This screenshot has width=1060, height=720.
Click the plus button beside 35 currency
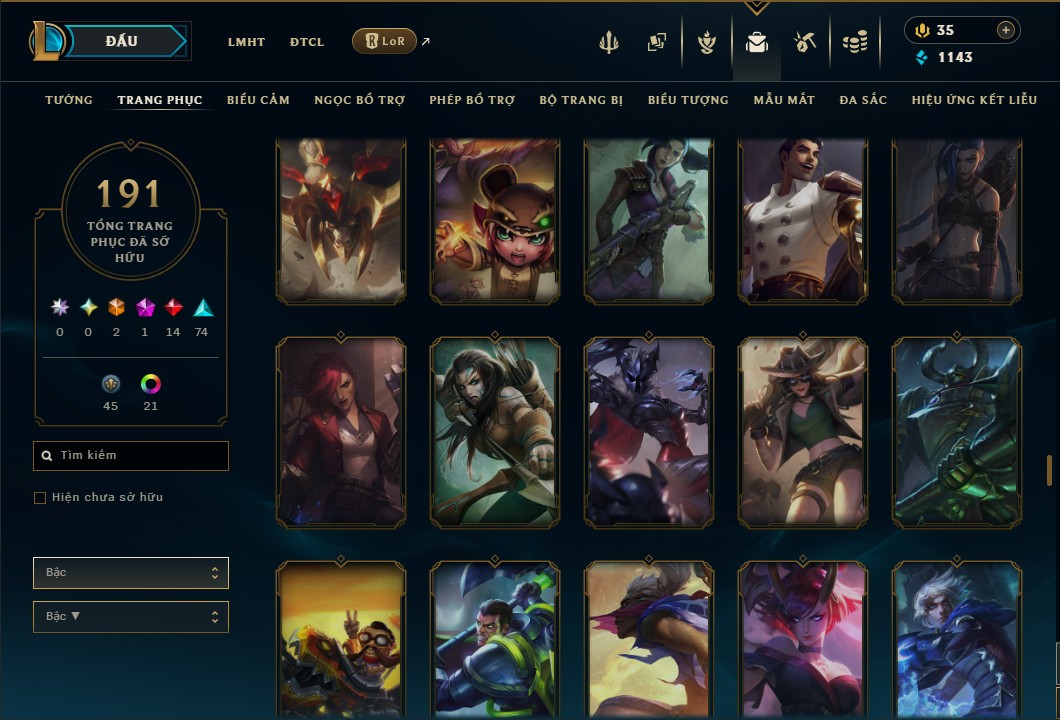point(1005,30)
